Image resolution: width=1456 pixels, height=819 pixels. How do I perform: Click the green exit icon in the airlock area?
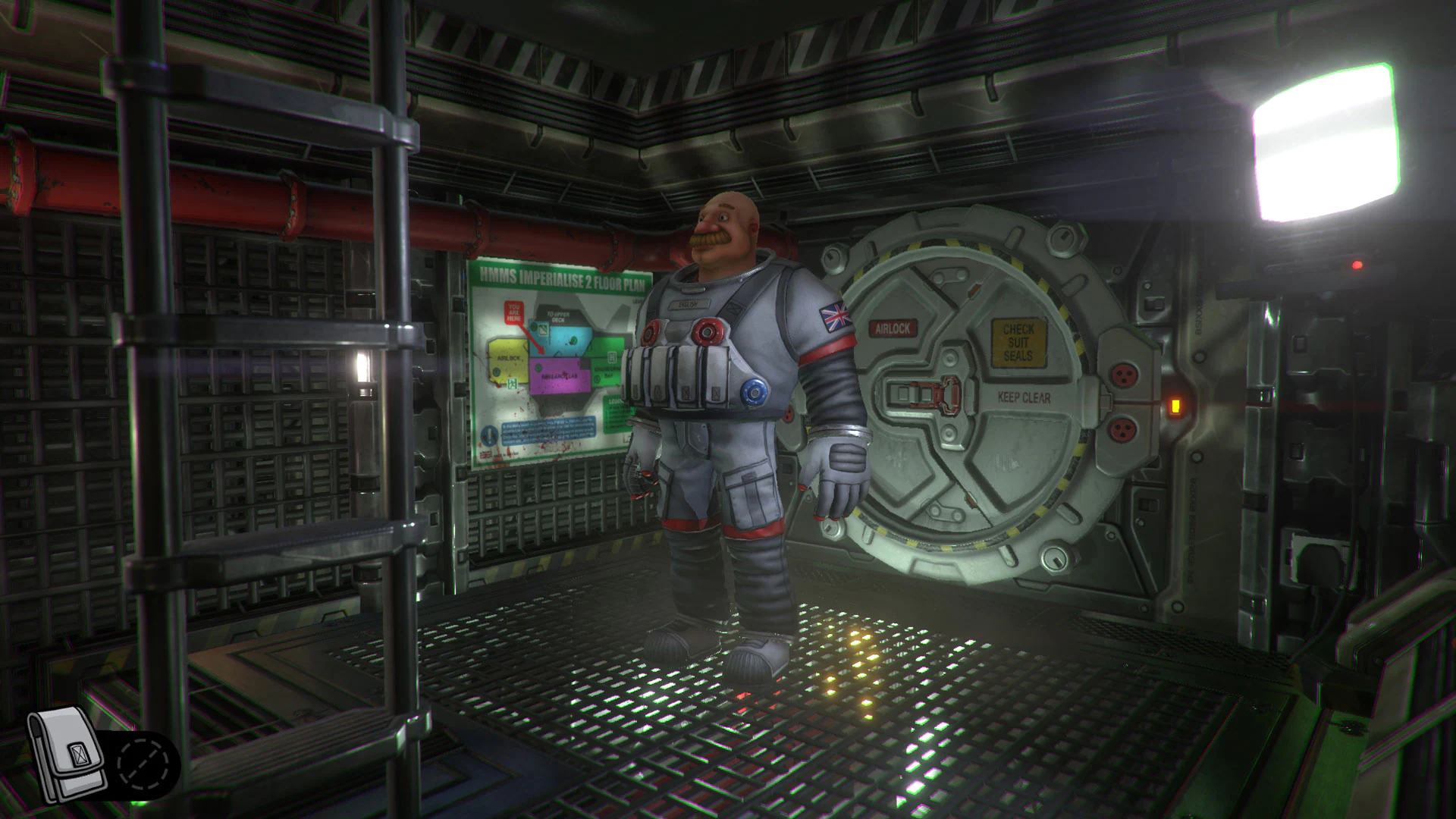(513, 383)
